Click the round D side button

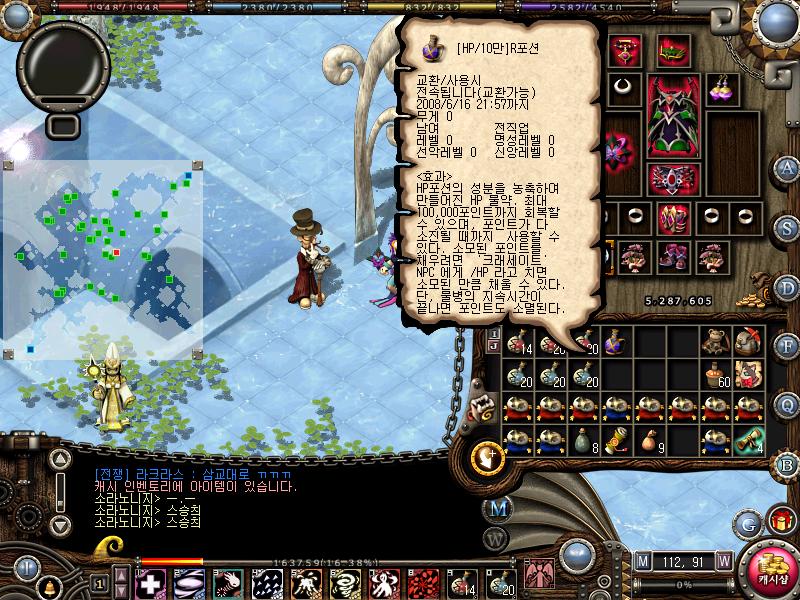(x=787, y=284)
